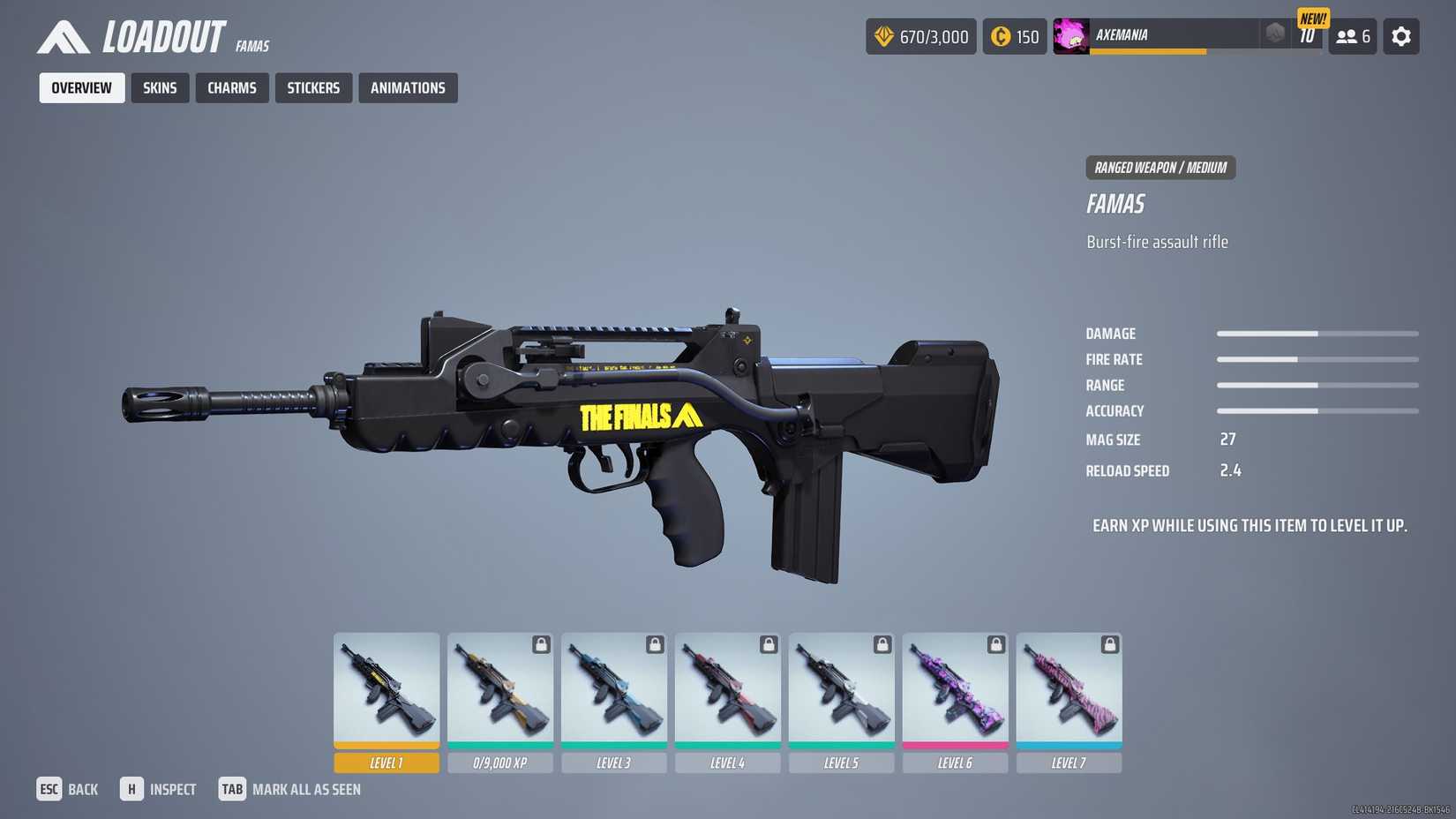Click BACK at the bottom left
The image size is (1456, 819).
click(83, 788)
